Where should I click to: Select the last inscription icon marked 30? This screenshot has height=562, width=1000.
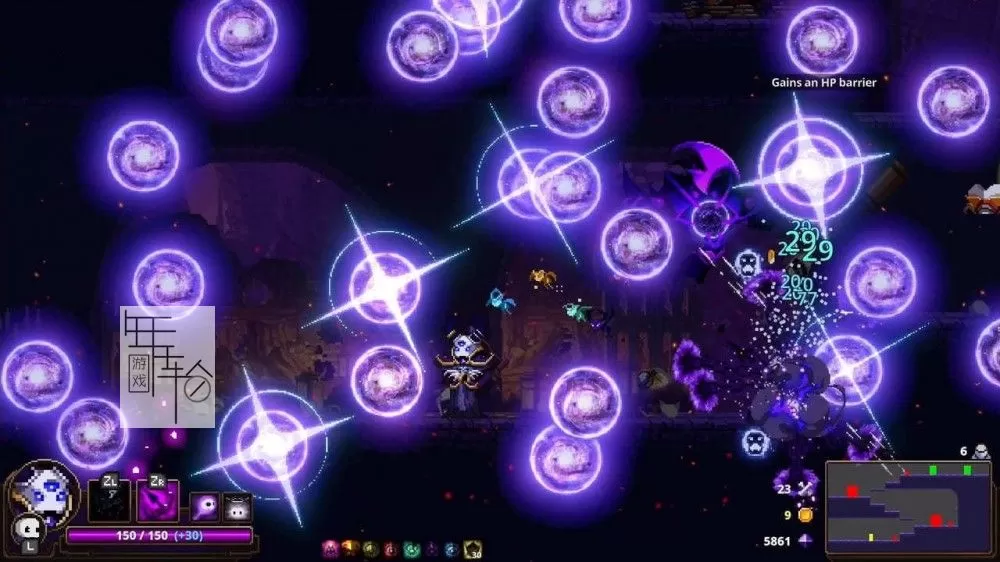(473, 549)
